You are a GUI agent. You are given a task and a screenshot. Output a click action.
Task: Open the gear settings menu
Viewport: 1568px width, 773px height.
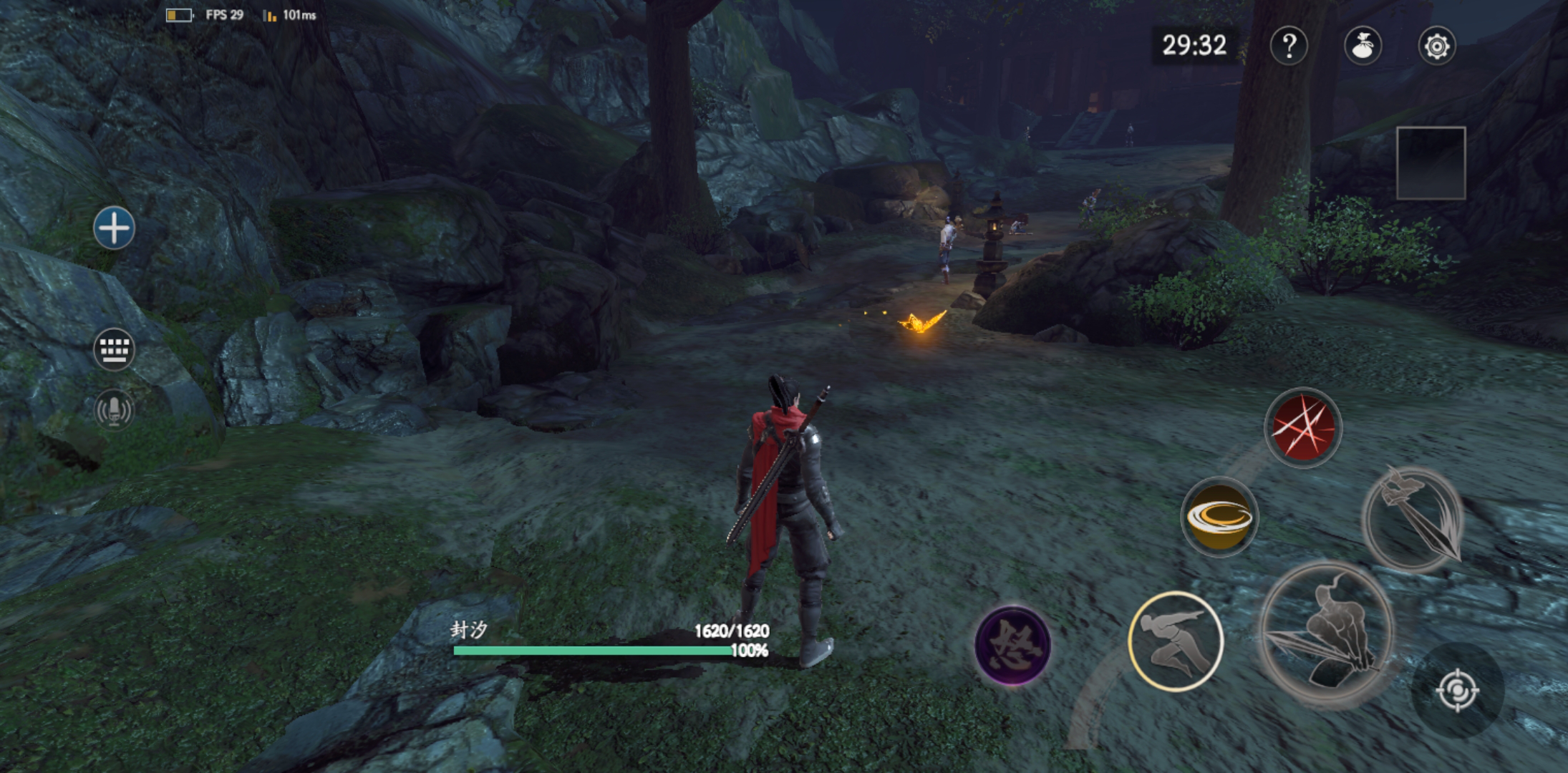point(1436,47)
